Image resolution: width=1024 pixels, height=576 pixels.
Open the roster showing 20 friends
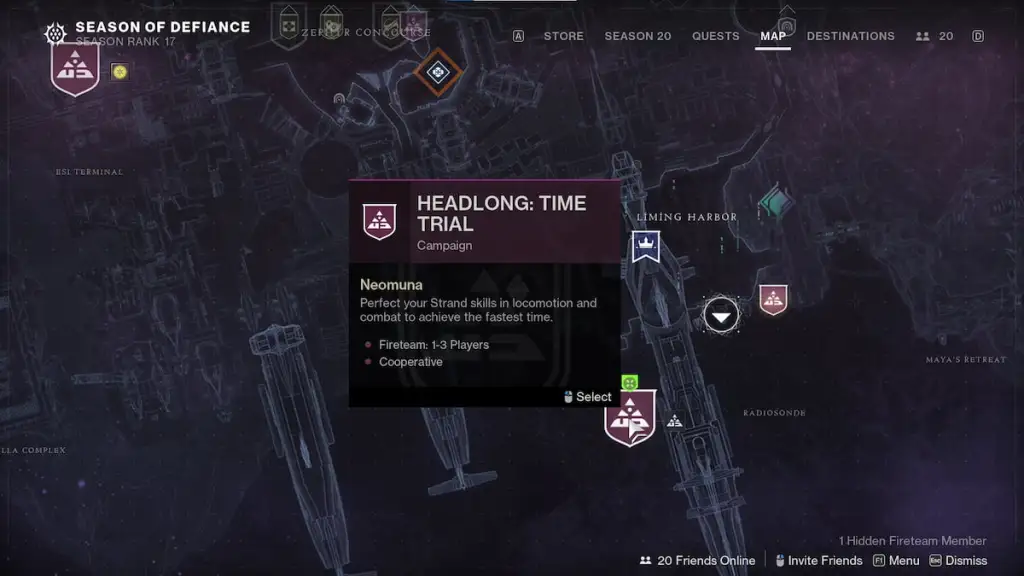point(935,36)
